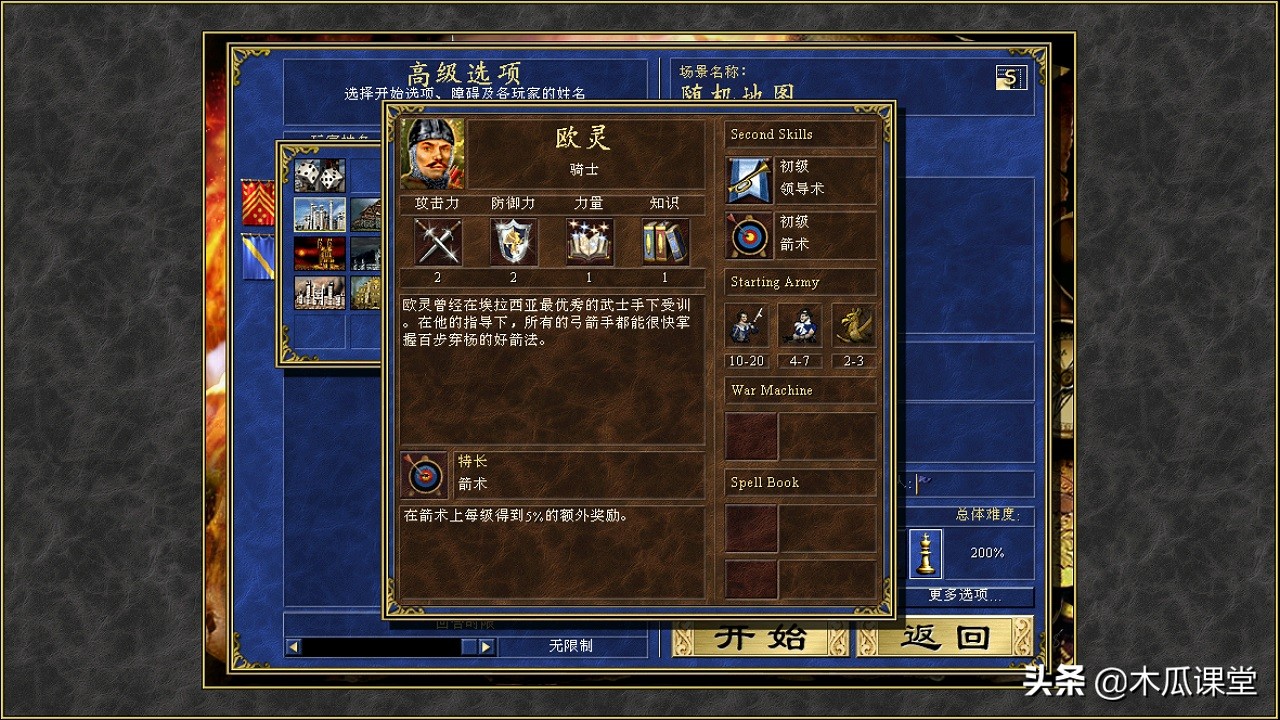
Task: Click the knowledge books icon
Action: (665, 242)
